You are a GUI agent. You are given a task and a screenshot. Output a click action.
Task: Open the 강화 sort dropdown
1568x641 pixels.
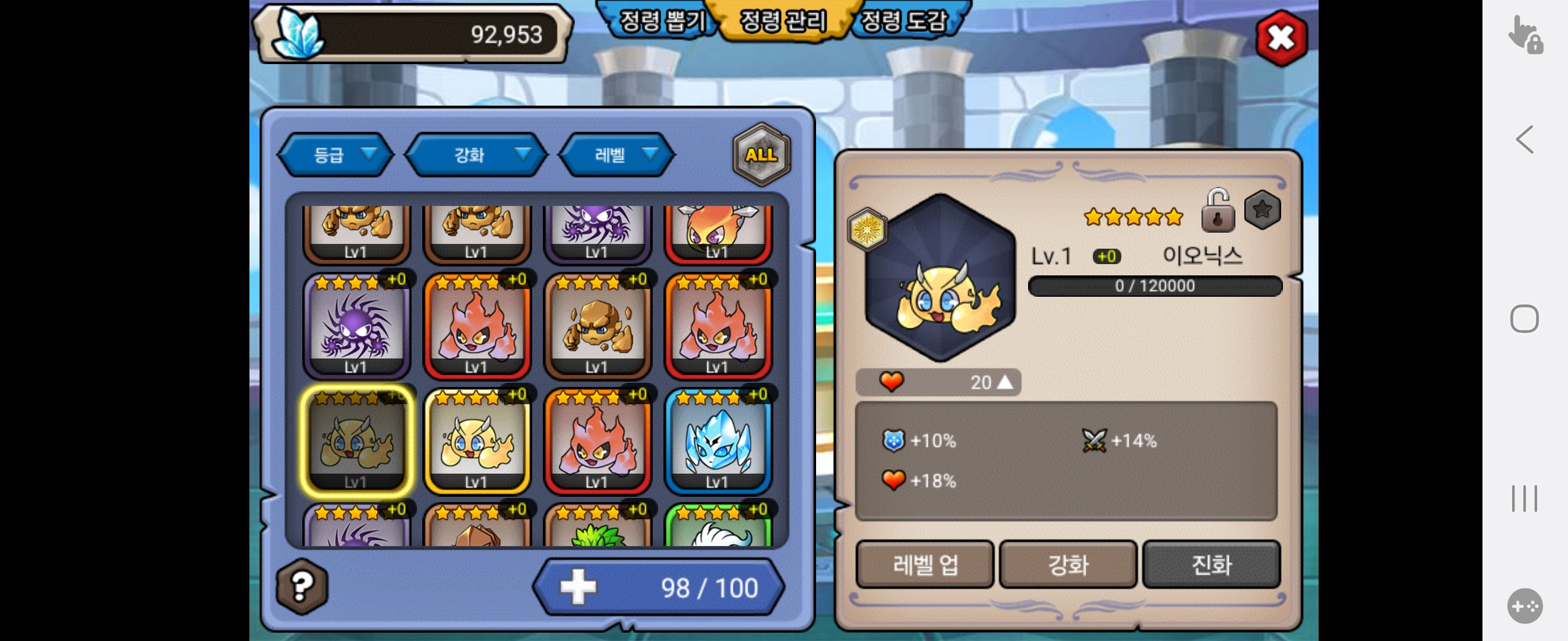476,155
